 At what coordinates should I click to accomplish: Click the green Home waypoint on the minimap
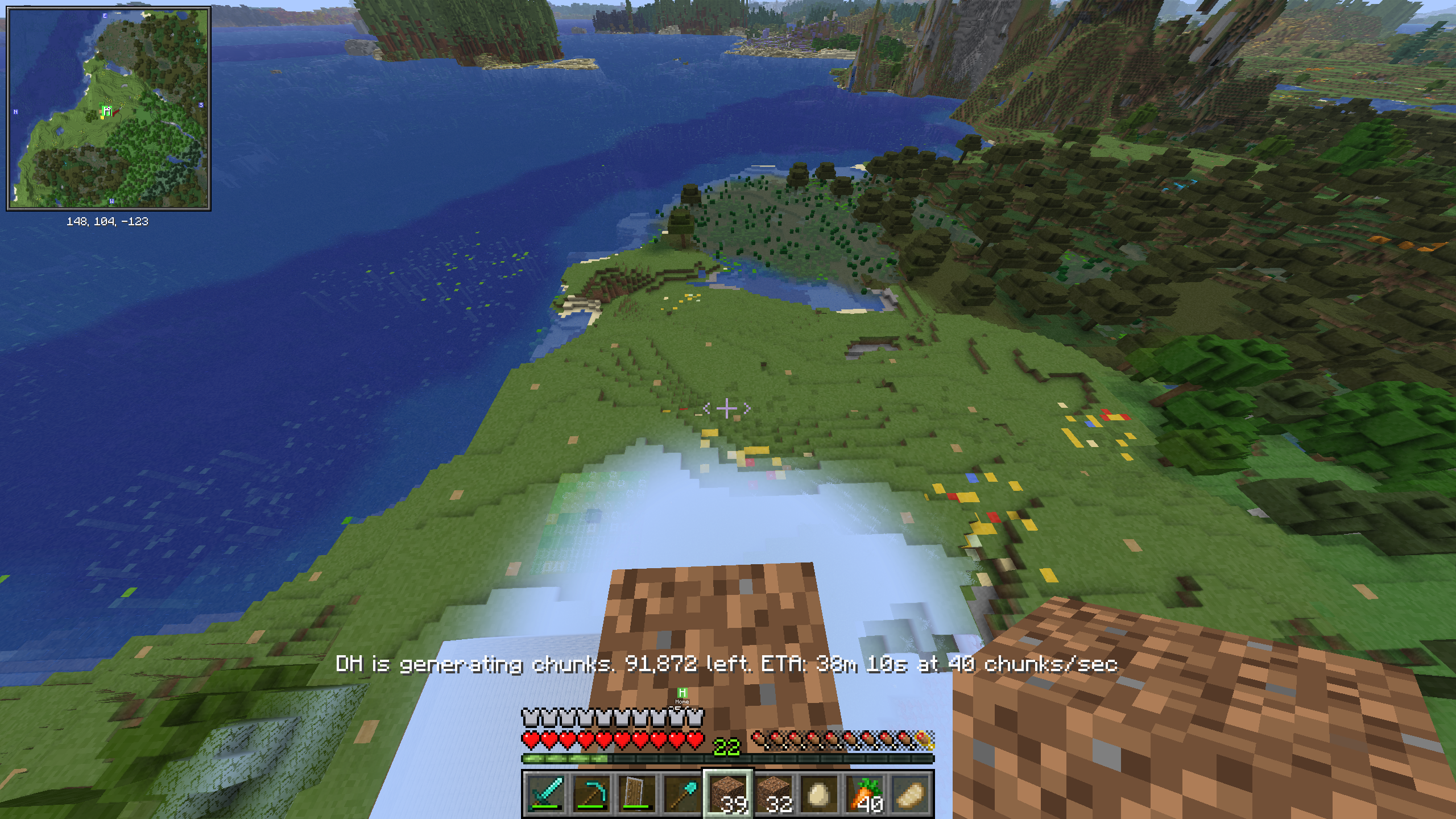pos(106,110)
